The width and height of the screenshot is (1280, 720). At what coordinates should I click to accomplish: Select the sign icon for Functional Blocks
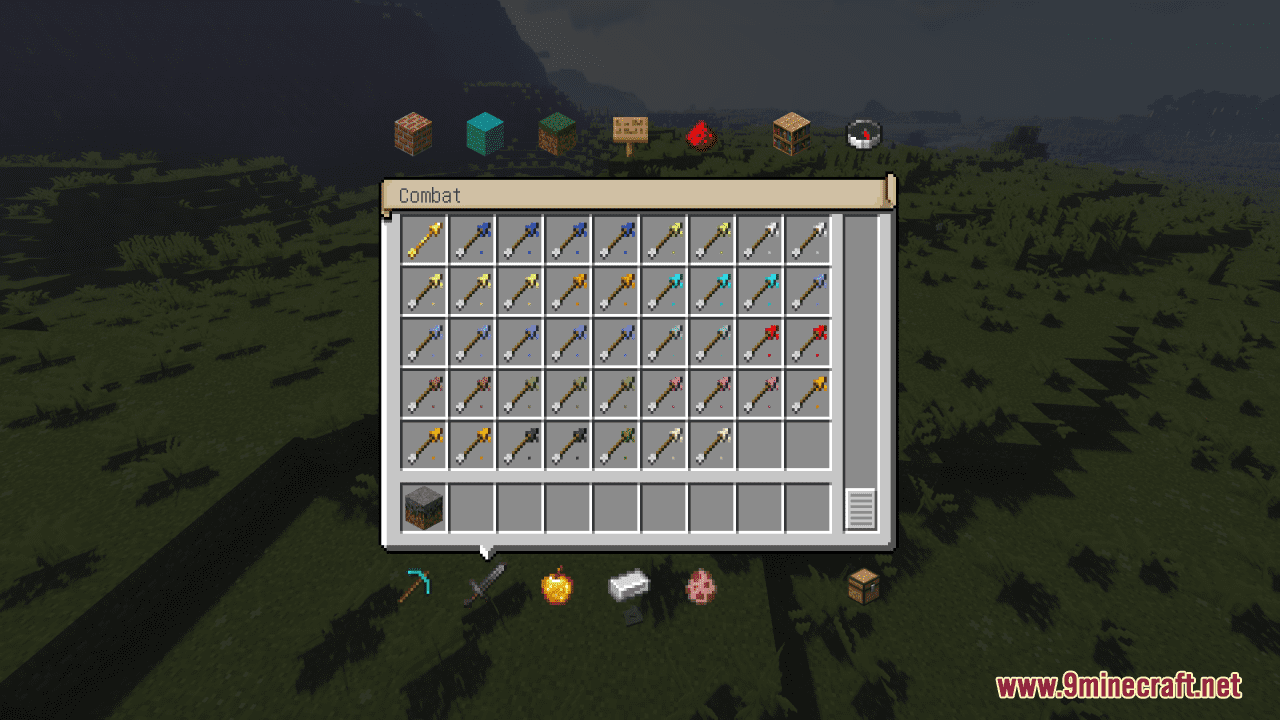pos(630,131)
